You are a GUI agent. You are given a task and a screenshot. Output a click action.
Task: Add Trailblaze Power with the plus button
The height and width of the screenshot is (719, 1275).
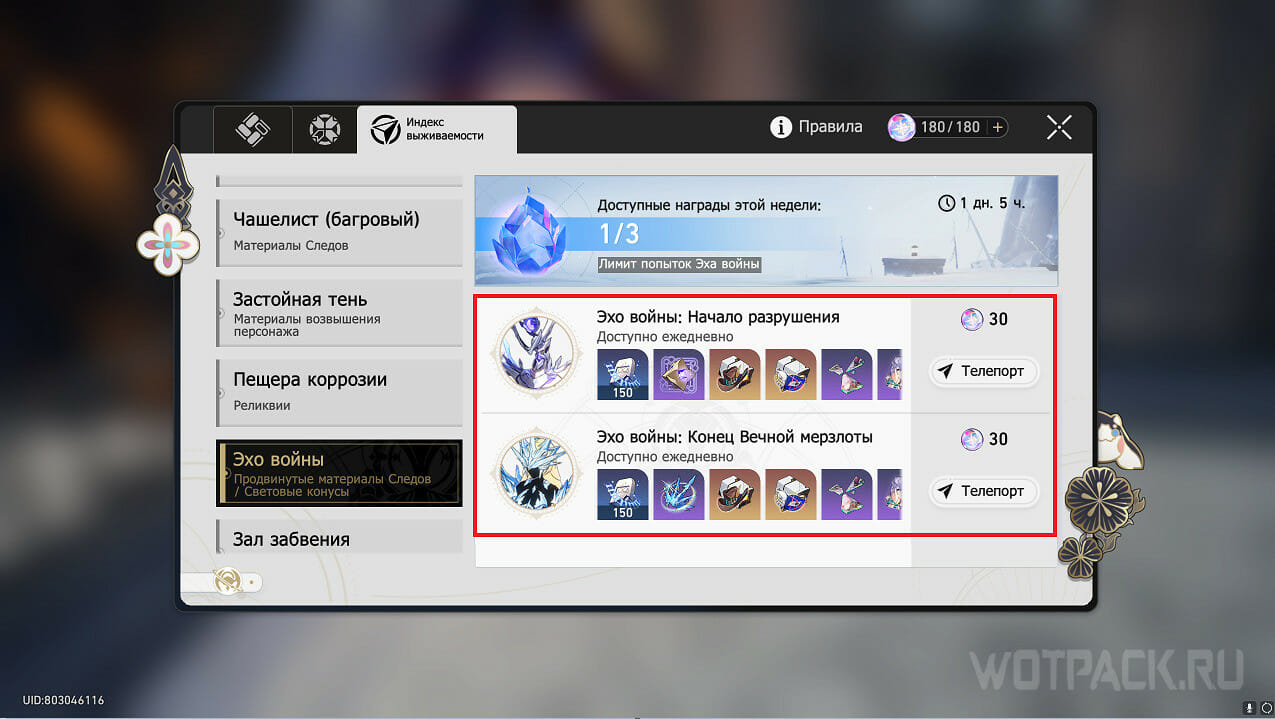[997, 127]
